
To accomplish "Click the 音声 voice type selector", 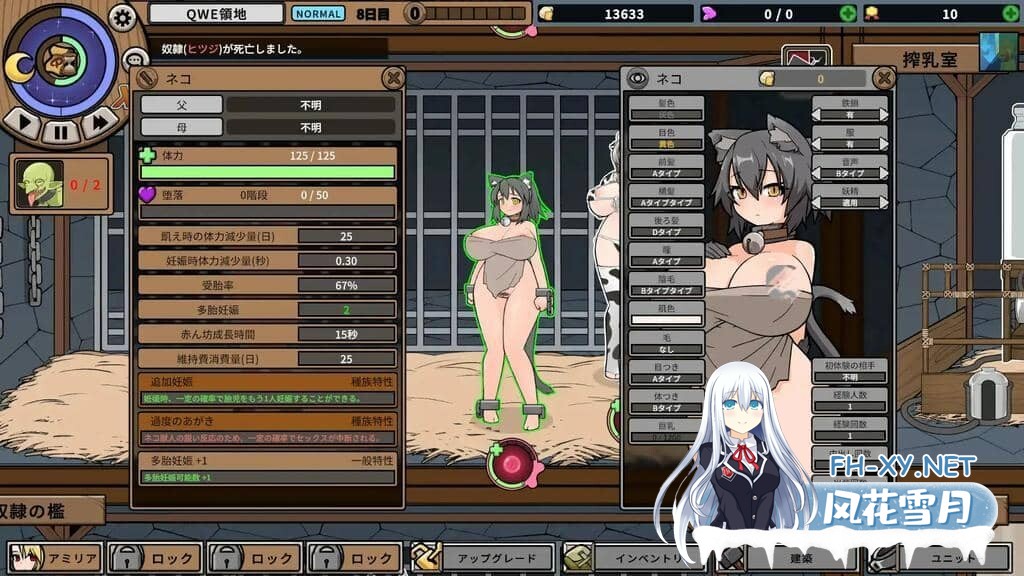I will (849, 167).
